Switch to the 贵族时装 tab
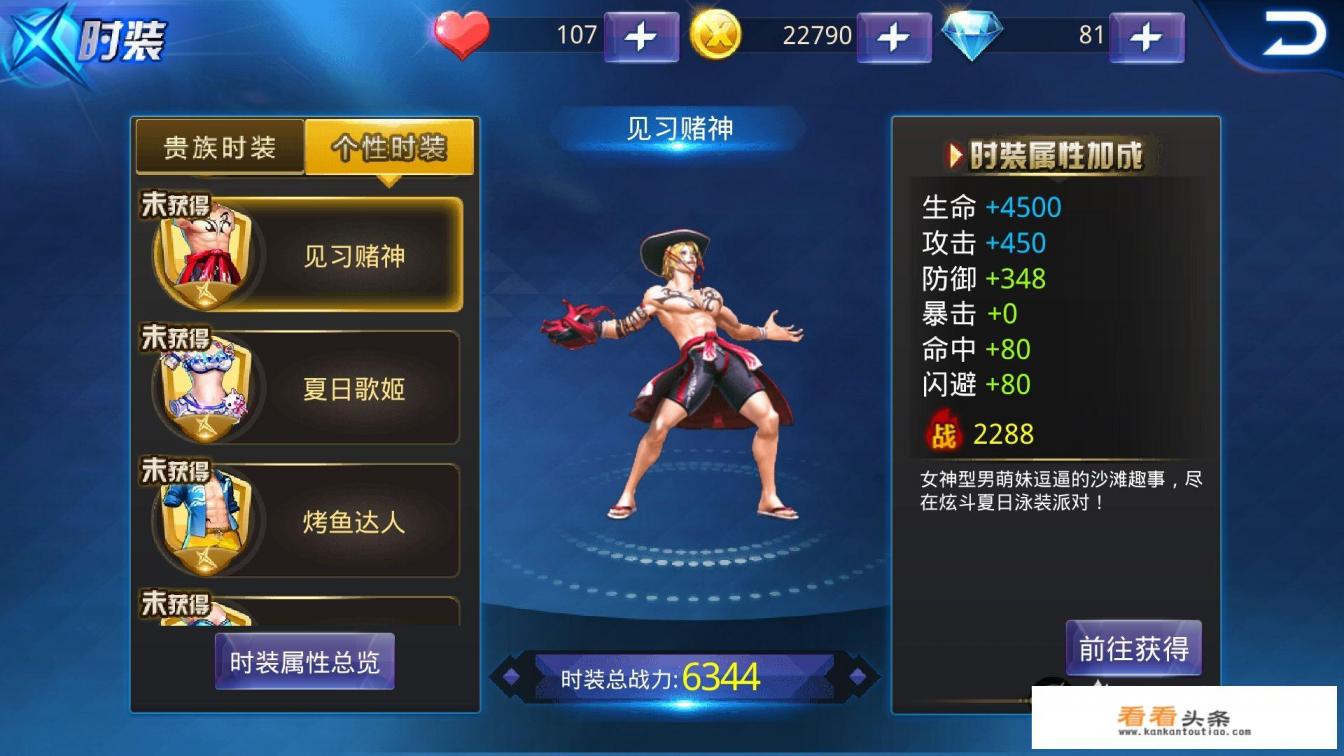1344x756 pixels. pyautogui.click(x=222, y=146)
